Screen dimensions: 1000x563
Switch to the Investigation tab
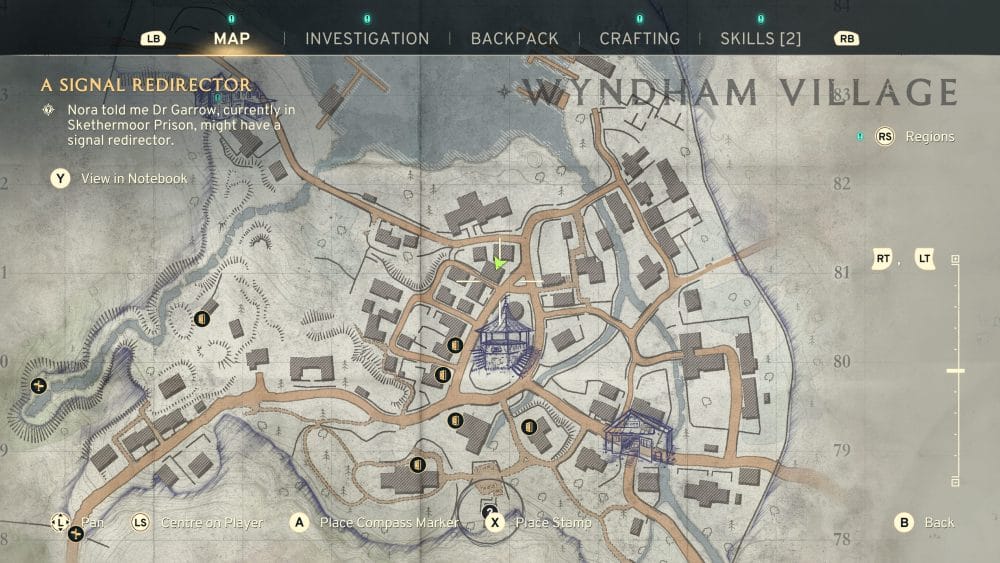point(367,39)
